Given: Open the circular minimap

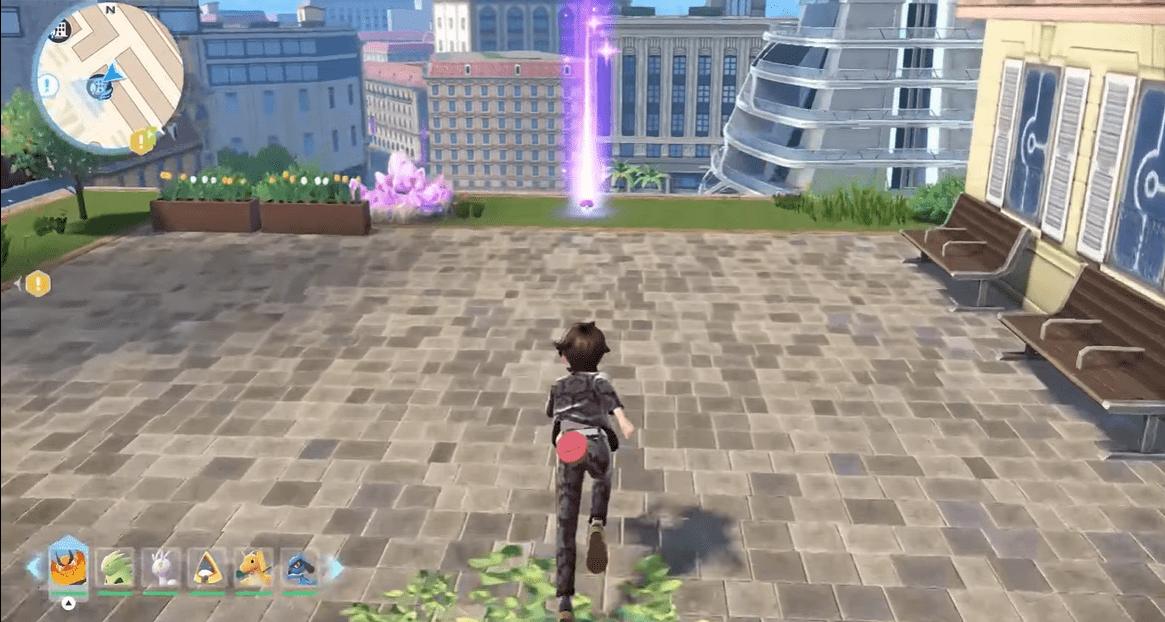Looking at the screenshot, I should pyautogui.click(x=108, y=76).
